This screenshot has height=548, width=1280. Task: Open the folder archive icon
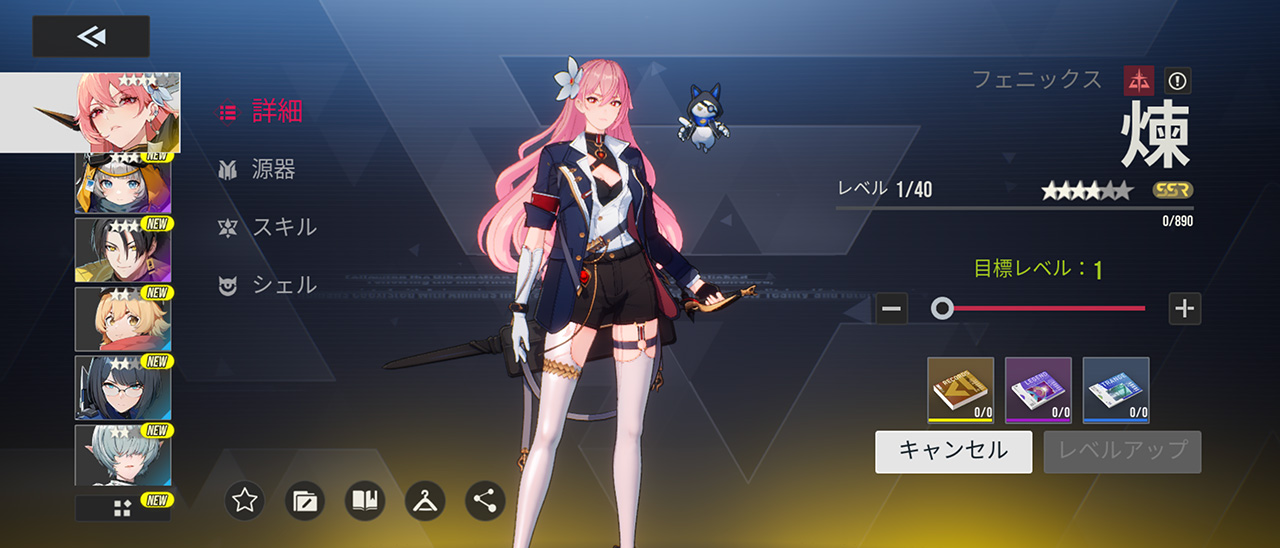(305, 501)
